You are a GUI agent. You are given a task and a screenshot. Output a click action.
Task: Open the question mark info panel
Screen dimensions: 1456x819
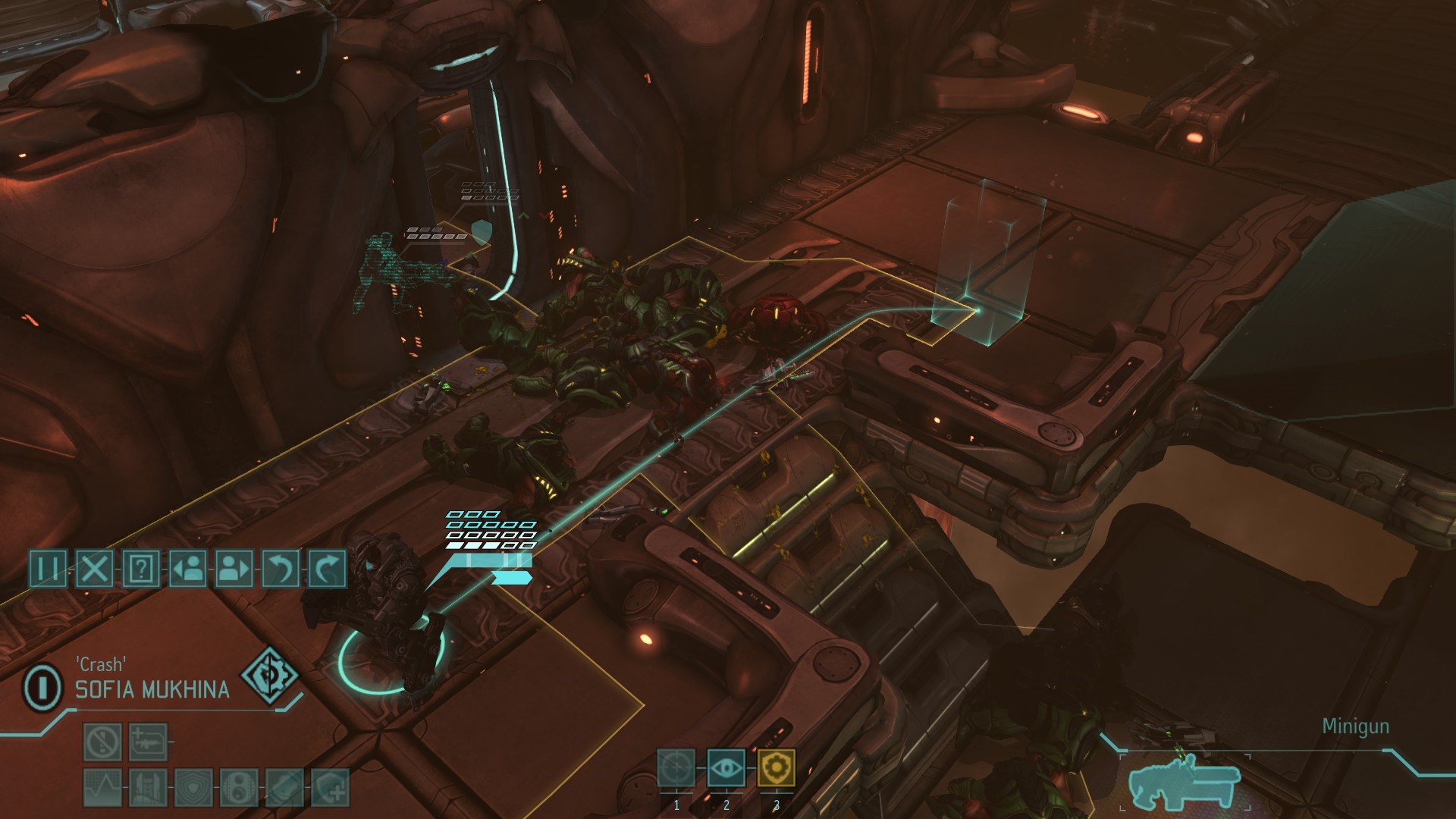point(141,568)
